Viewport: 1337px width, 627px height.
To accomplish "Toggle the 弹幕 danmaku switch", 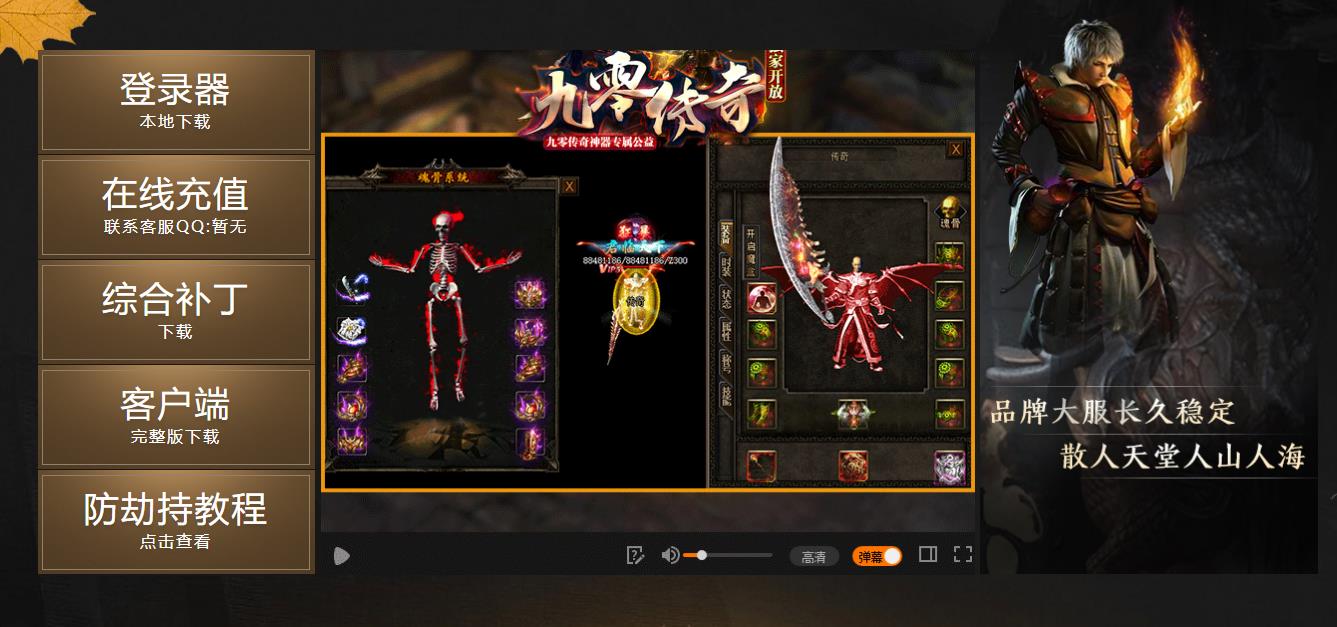I will tap(877, 556).
